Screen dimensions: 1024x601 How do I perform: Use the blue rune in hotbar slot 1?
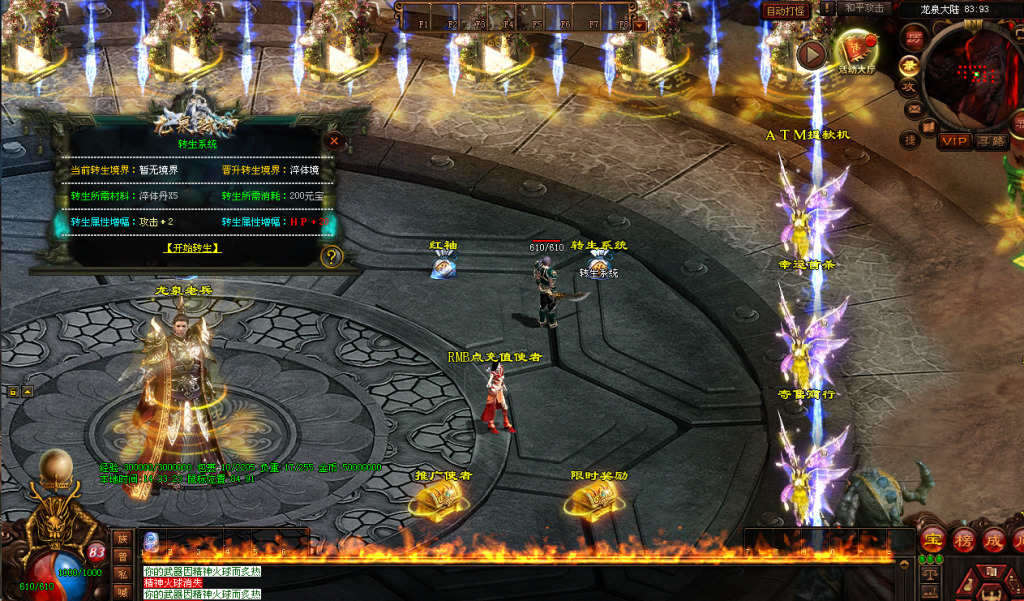[151, 541]
